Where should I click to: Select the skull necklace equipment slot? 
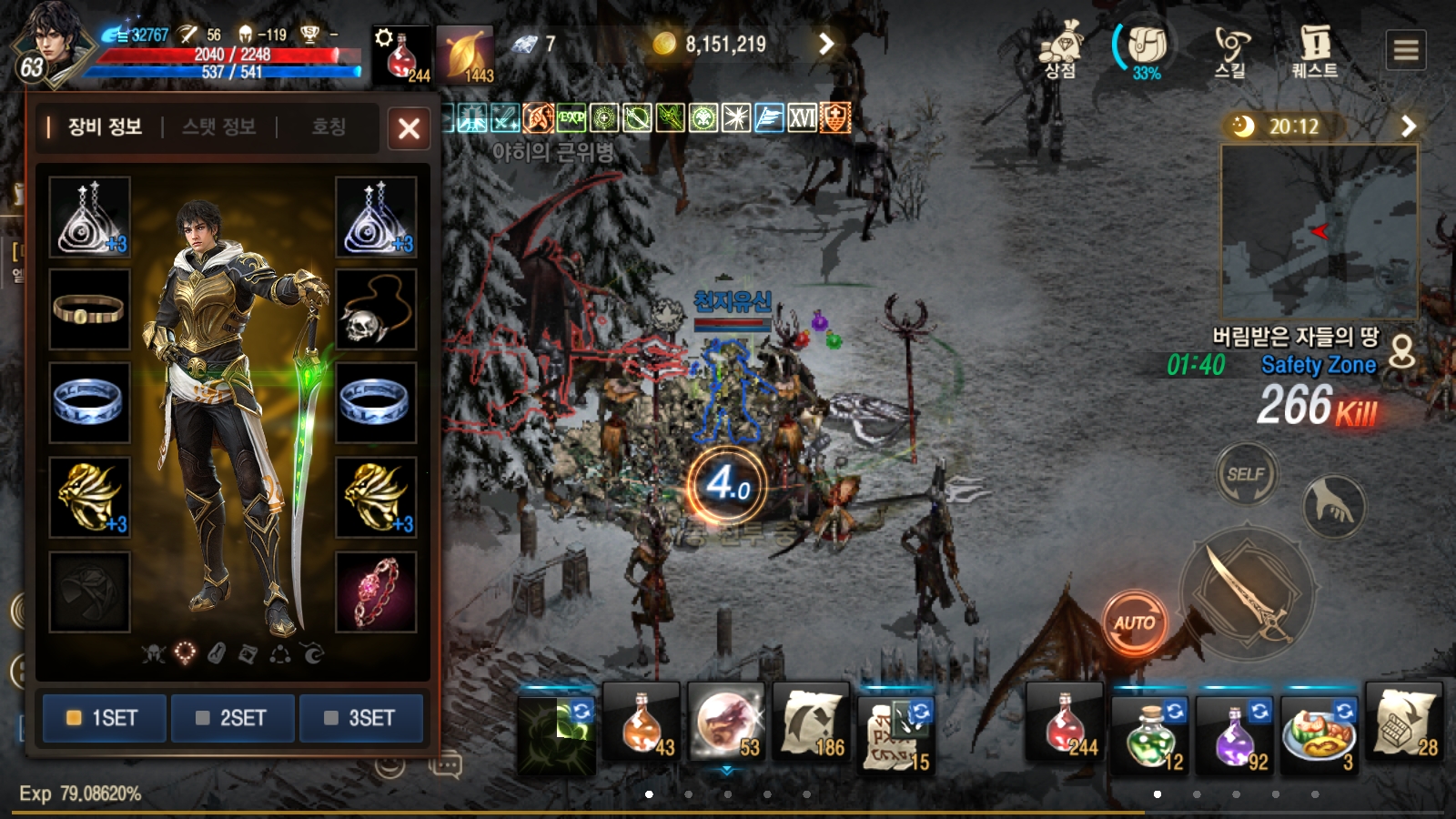(x=376, y=309)
